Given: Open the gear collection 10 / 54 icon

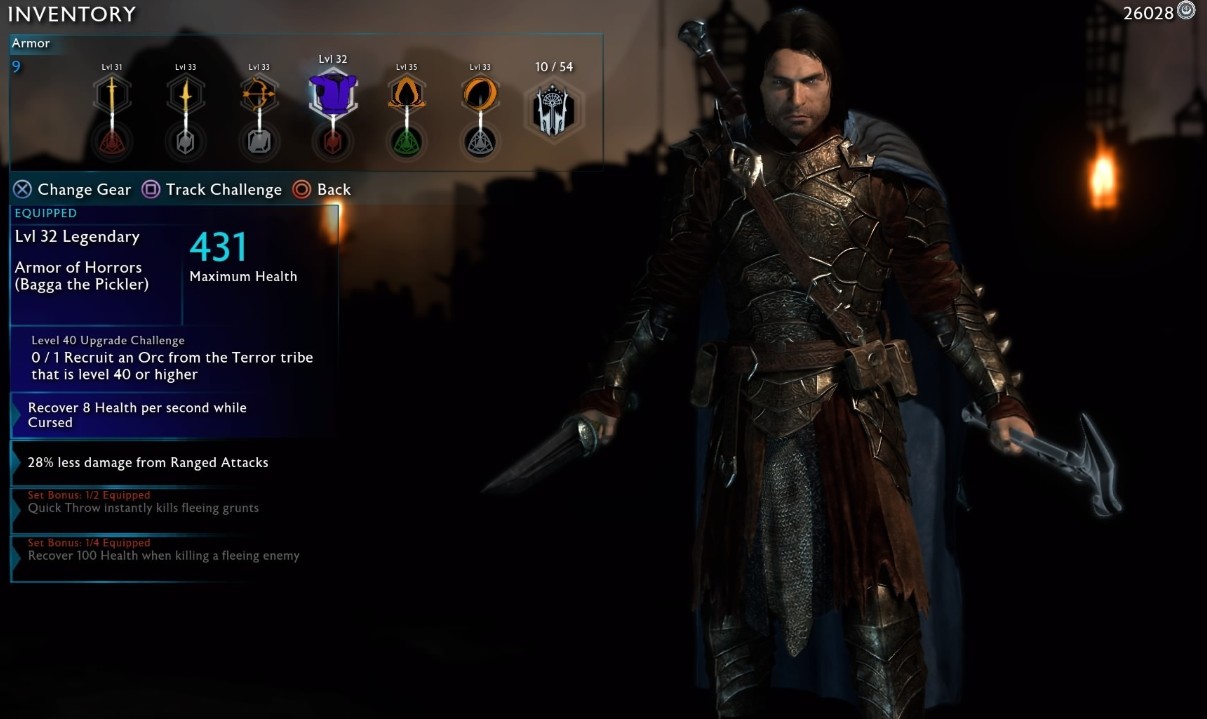Looking at the screenshot, I should pos(553,108).
